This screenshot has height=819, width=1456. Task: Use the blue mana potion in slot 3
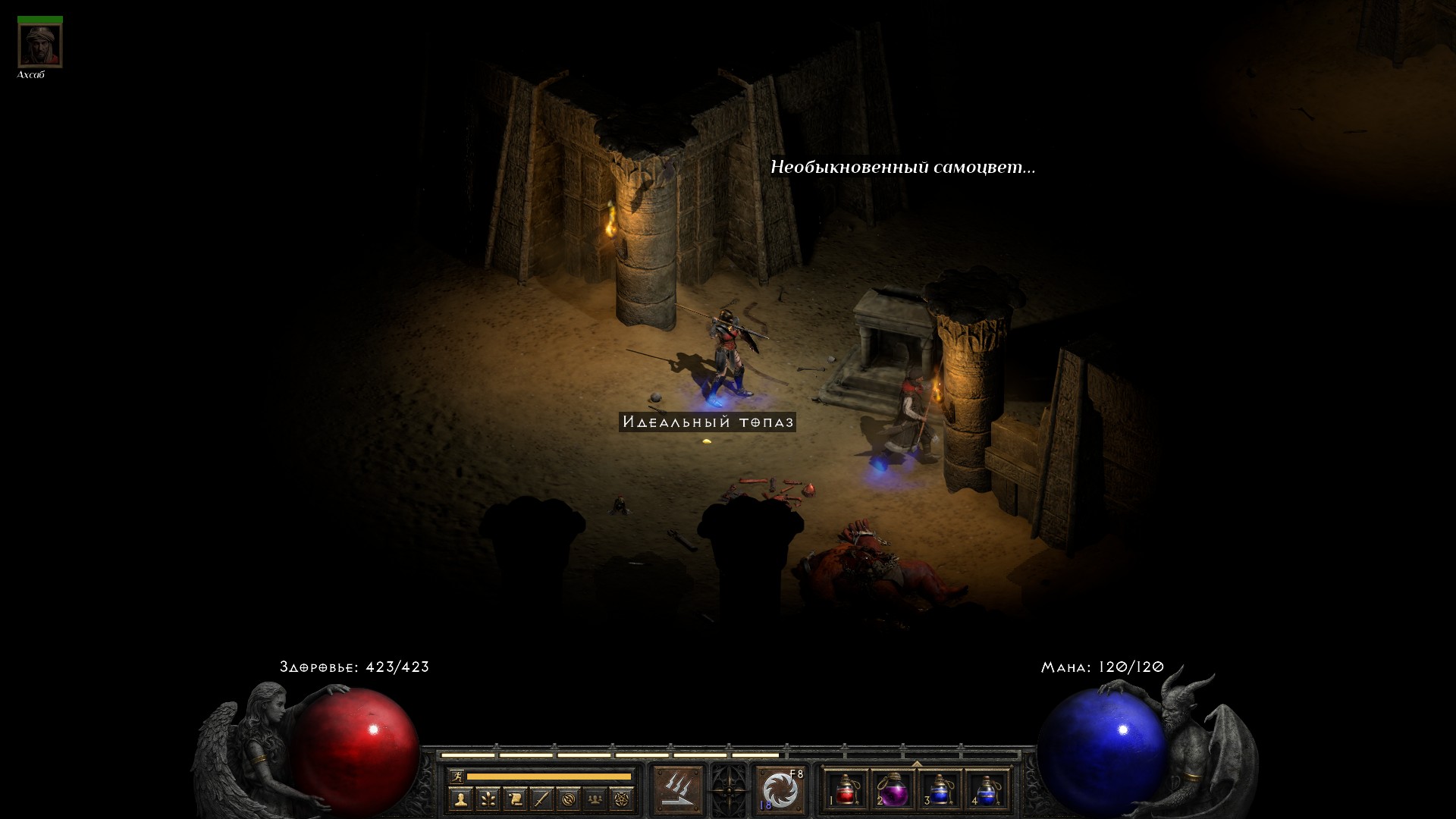(940, 790)
